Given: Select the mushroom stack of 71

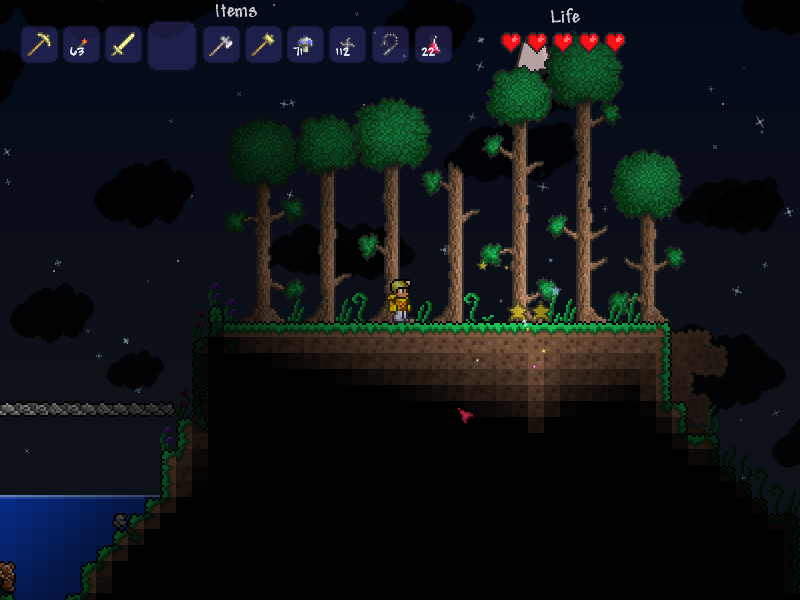Looking at the screenshot, I should click(305, 45).
